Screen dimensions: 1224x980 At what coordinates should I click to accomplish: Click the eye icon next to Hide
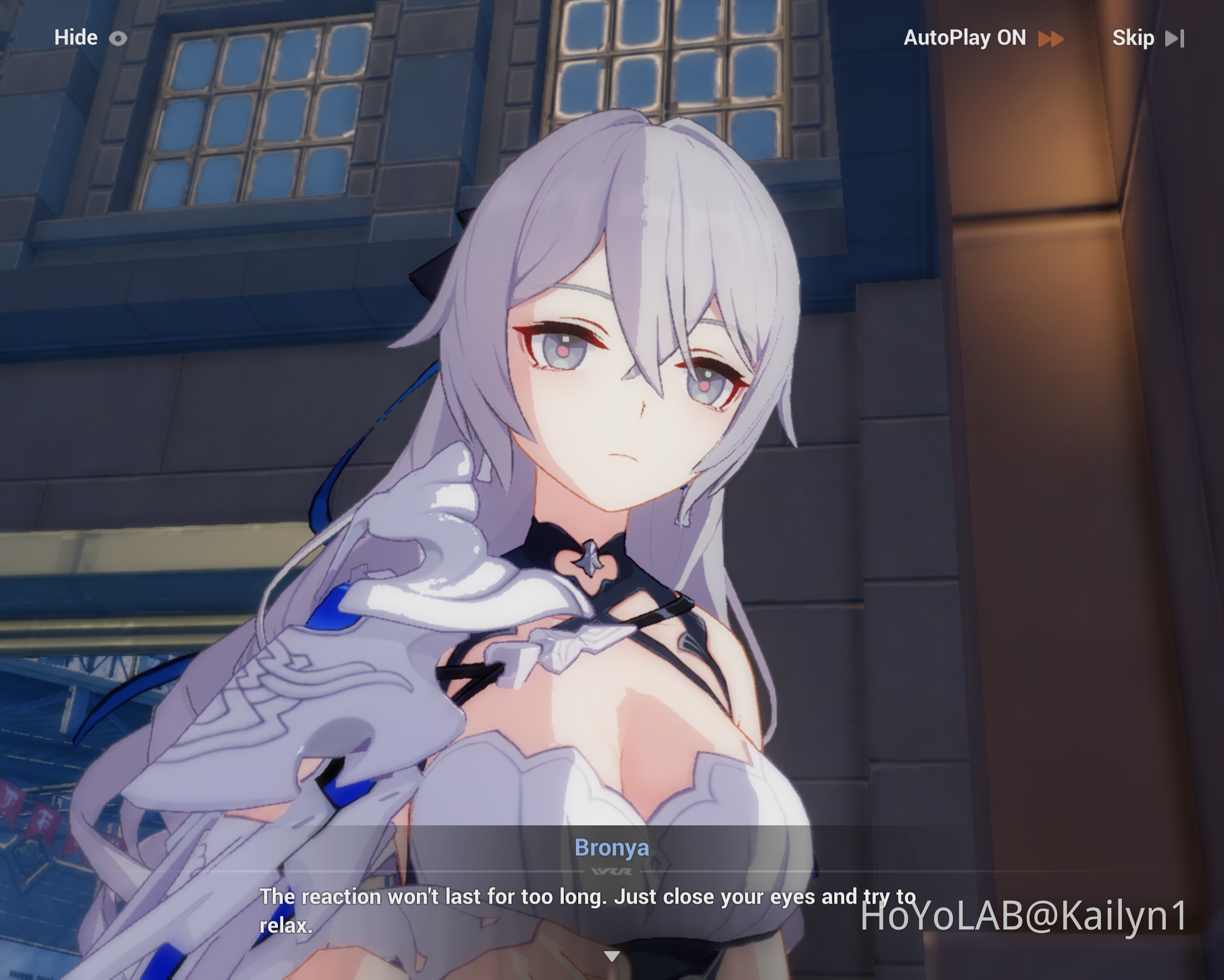(118, 38)
